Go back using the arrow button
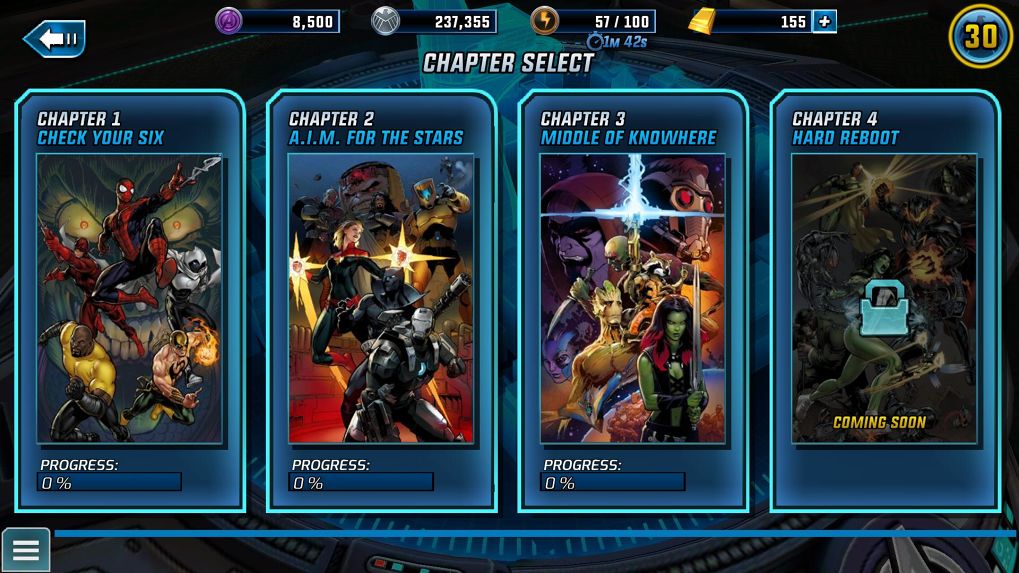Viewport: 1019px width, 573px height. click(x=54, y=39)
